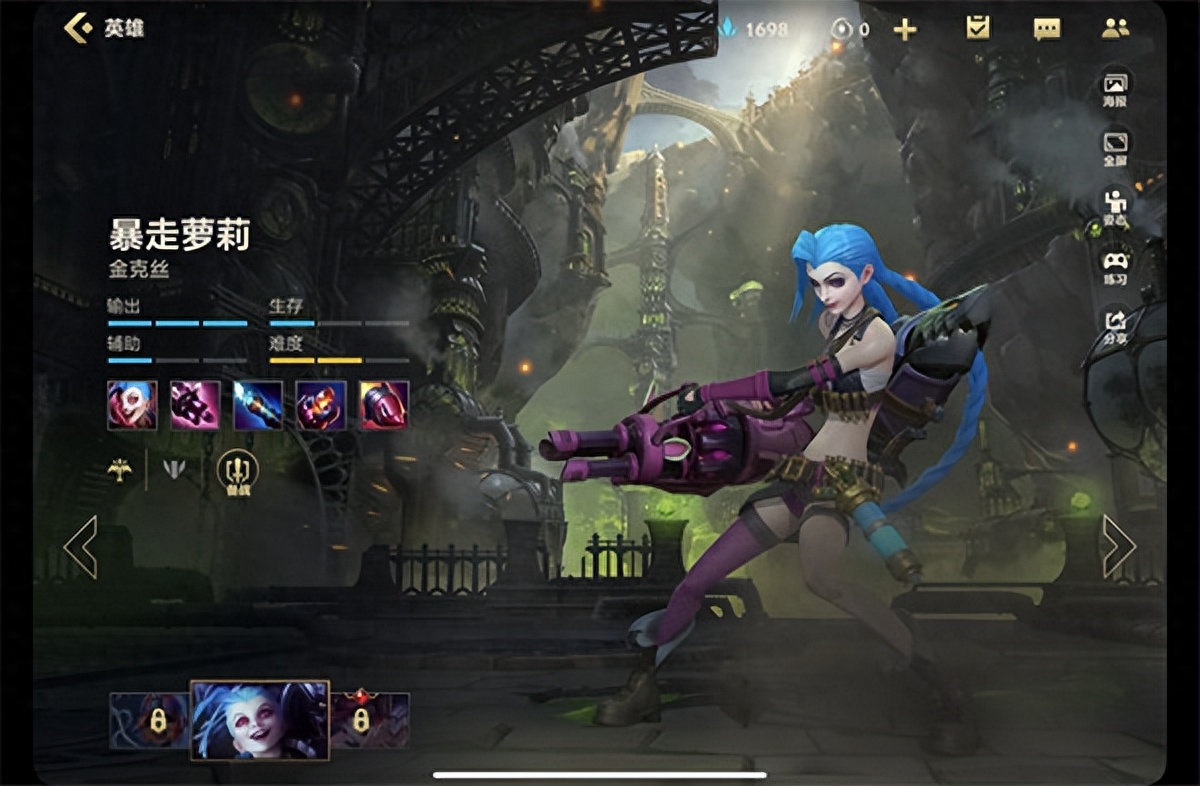The image size is (1200, 786).
Task: Show the previous hero with left arrow
Action: tap(80, 547)
